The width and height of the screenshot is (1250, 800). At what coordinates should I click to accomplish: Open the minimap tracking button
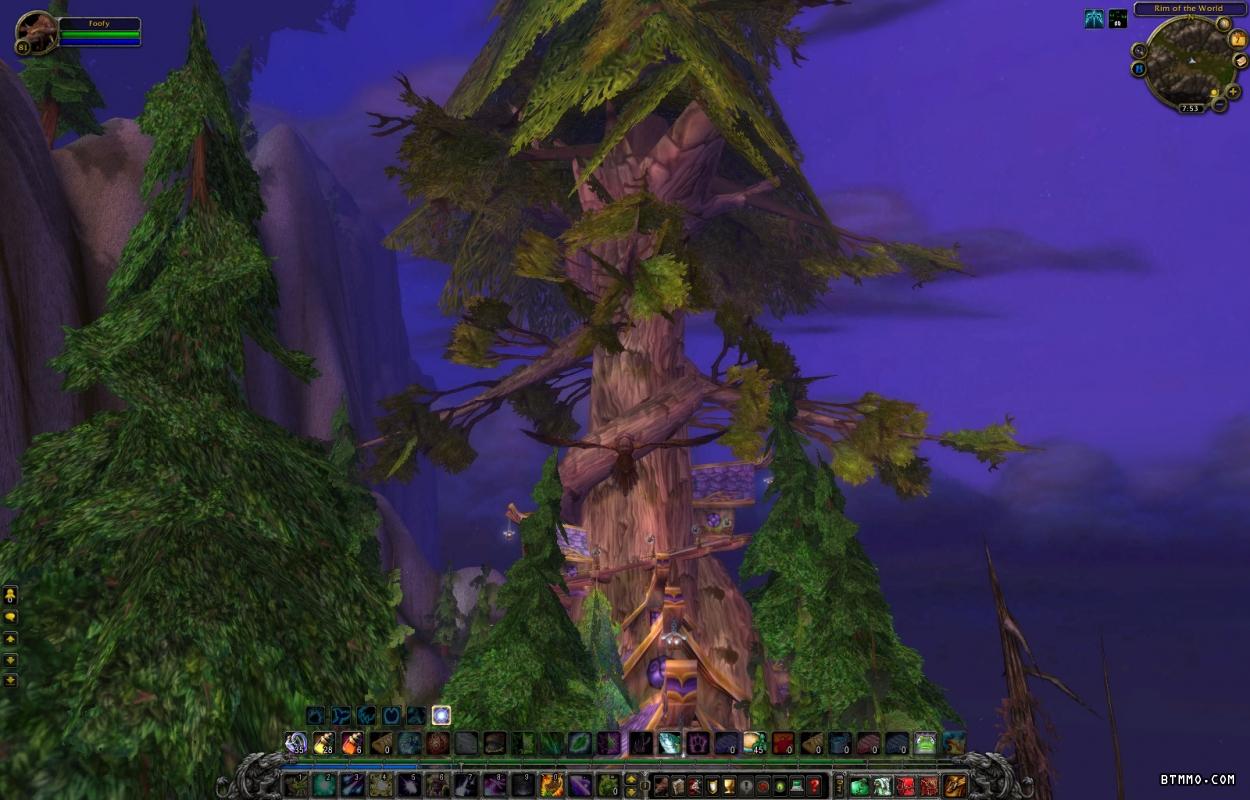click(x=1139, y=50)
